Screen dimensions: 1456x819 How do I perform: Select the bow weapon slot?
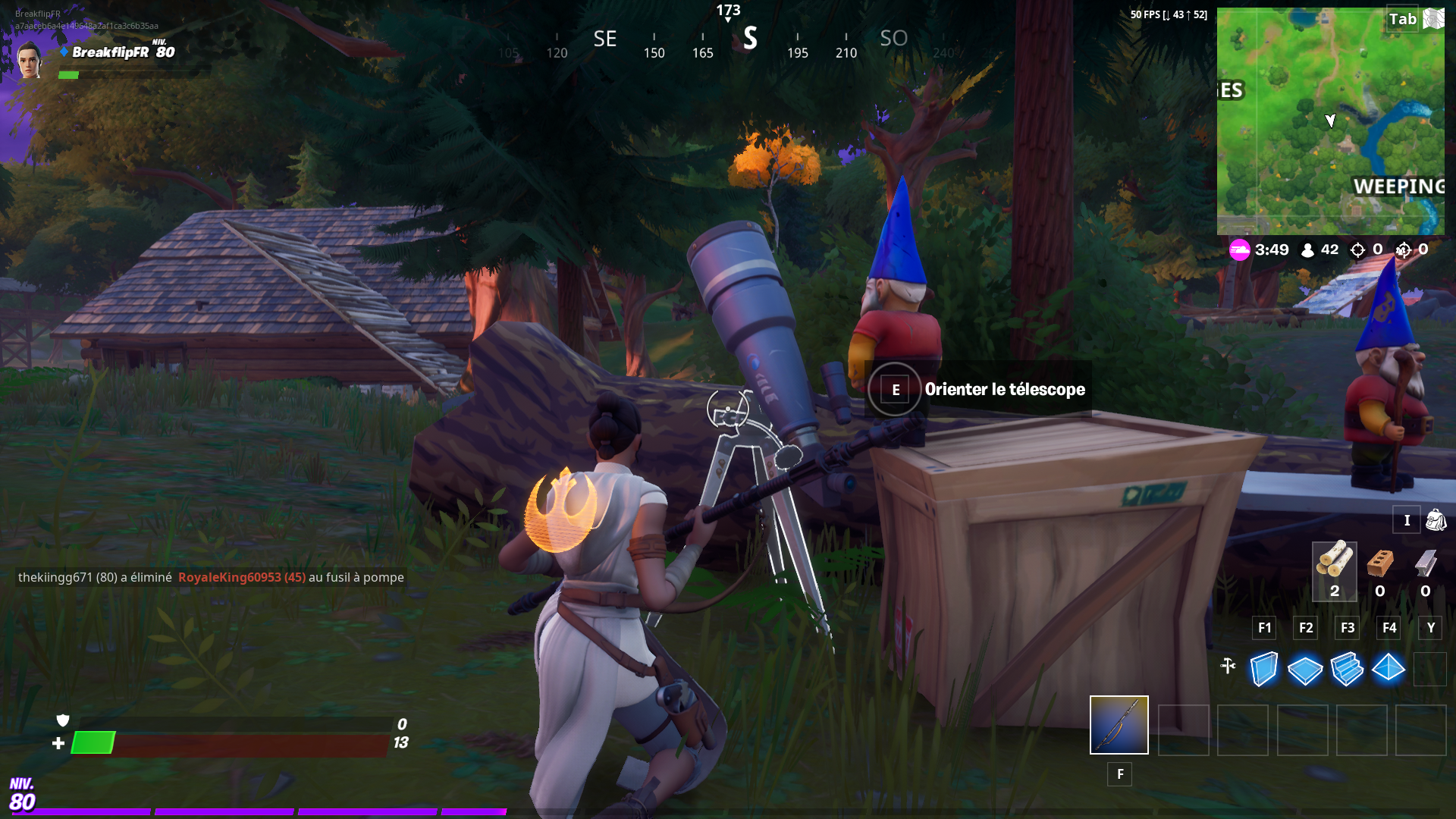[1119, 725]
